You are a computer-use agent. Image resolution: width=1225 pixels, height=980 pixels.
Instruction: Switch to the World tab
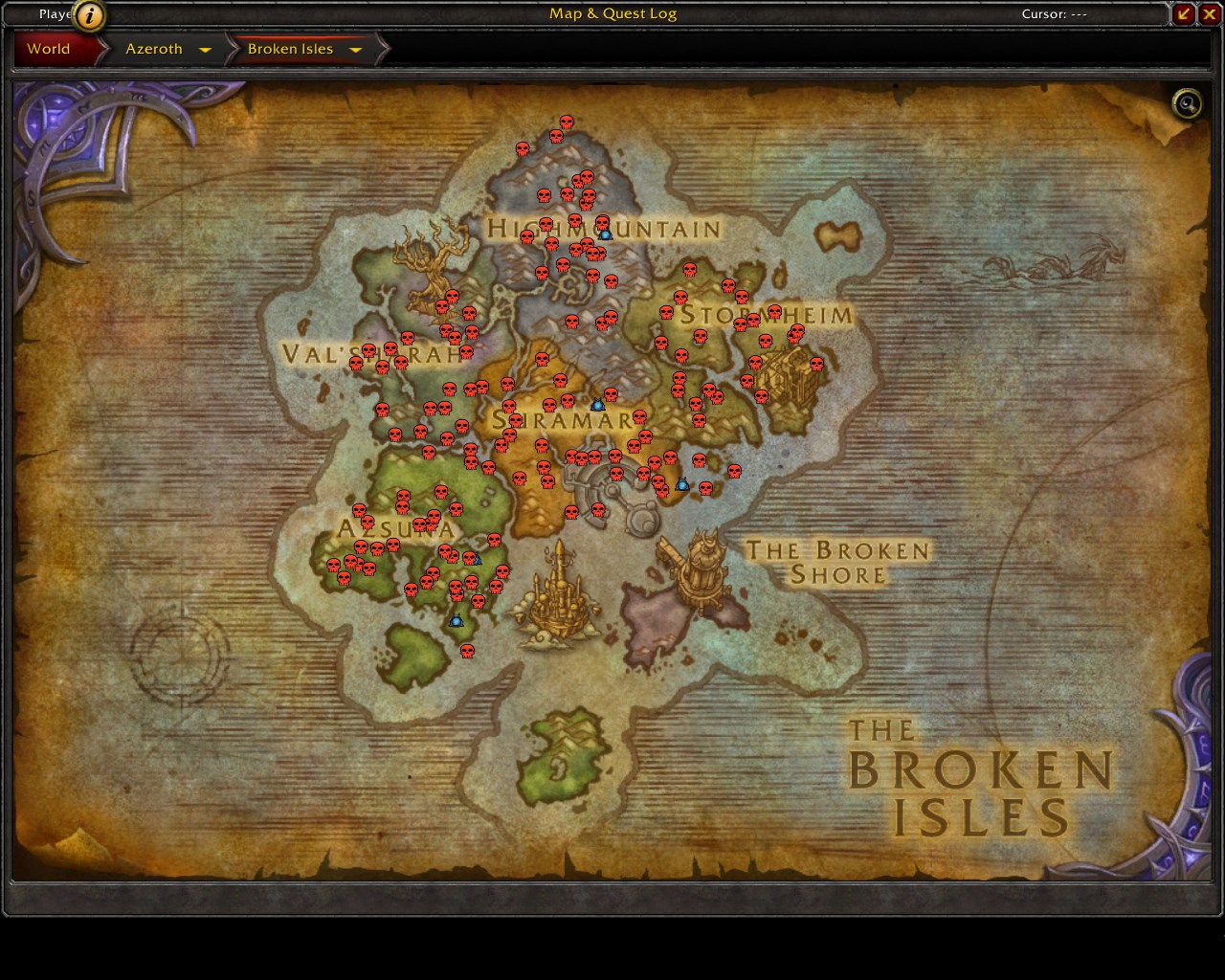[50, 49]
